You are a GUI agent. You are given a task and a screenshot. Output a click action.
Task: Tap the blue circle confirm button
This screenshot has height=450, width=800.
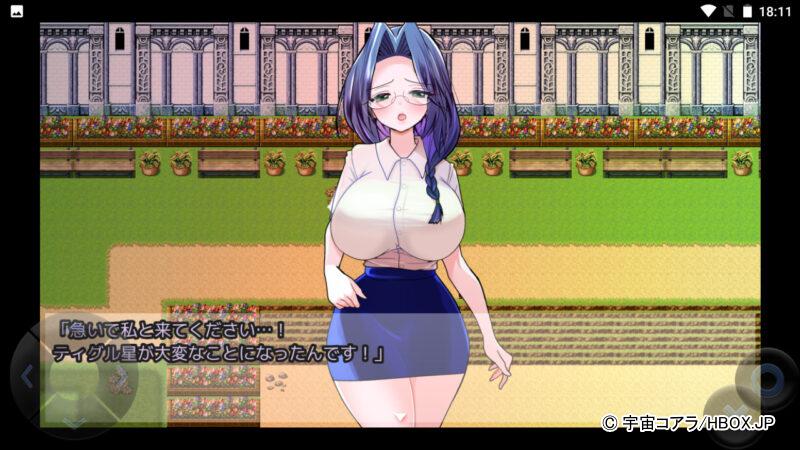(768, 379)
